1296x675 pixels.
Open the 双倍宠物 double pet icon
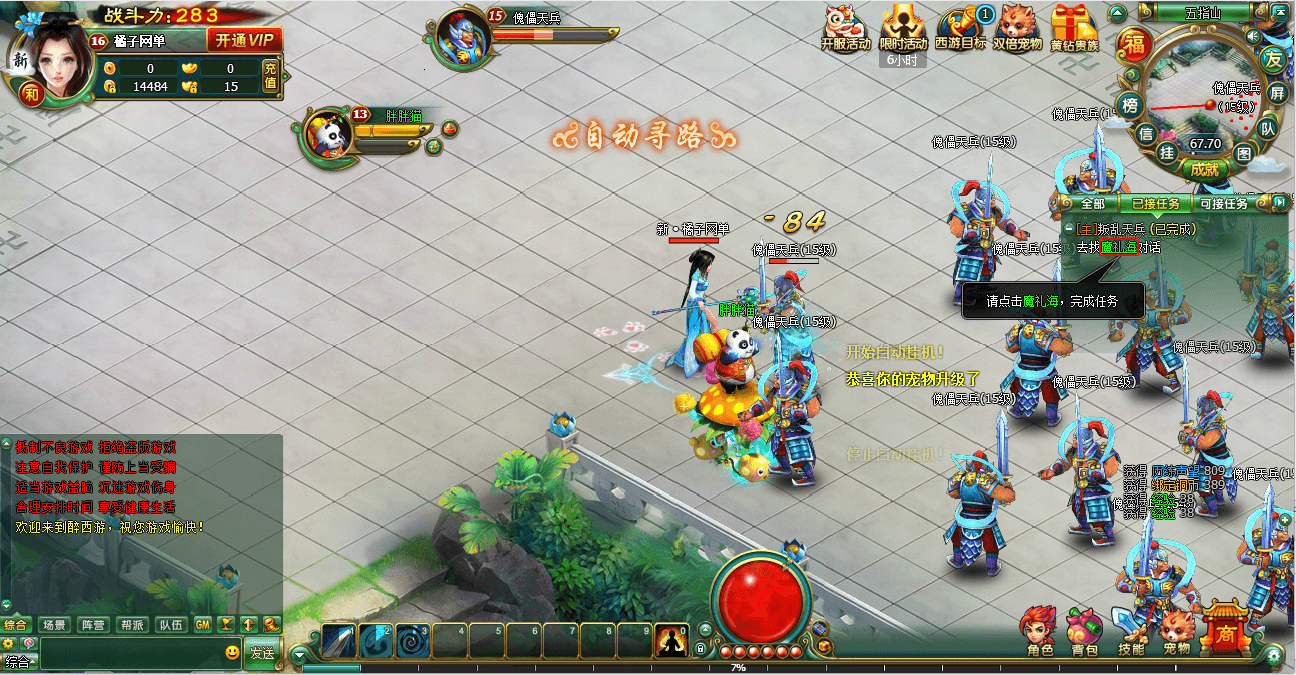coord(1017,26)
